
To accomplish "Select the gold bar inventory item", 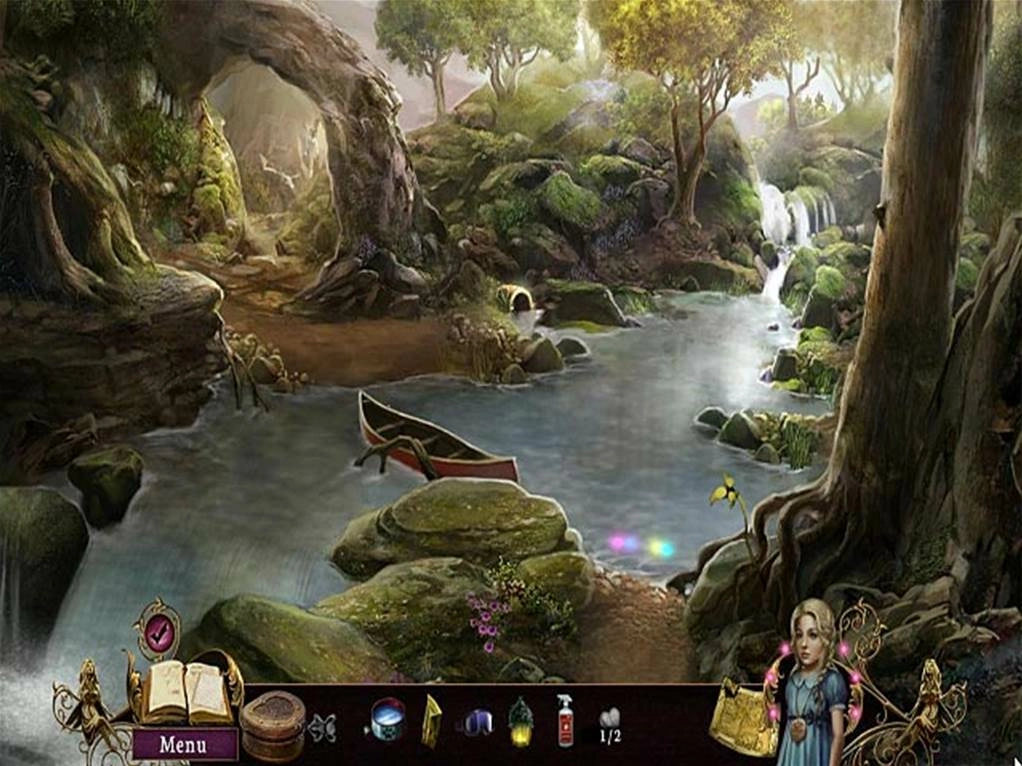I will (x=431, y=721).
